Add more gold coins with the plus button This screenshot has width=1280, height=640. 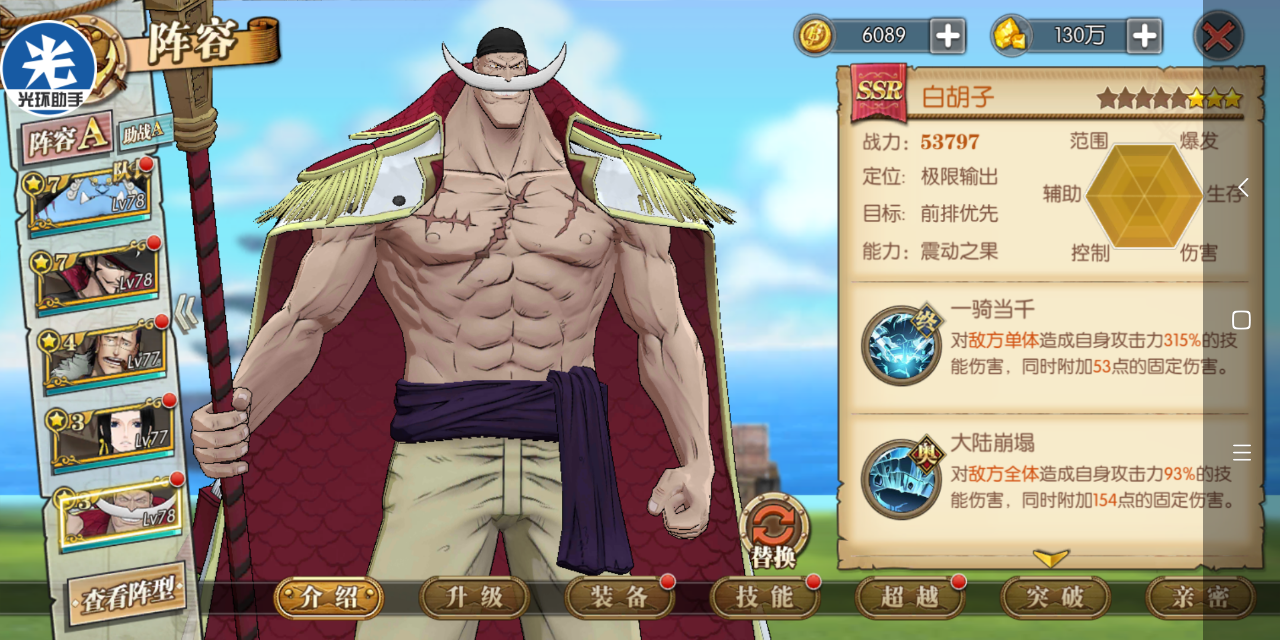pos(946,37)
